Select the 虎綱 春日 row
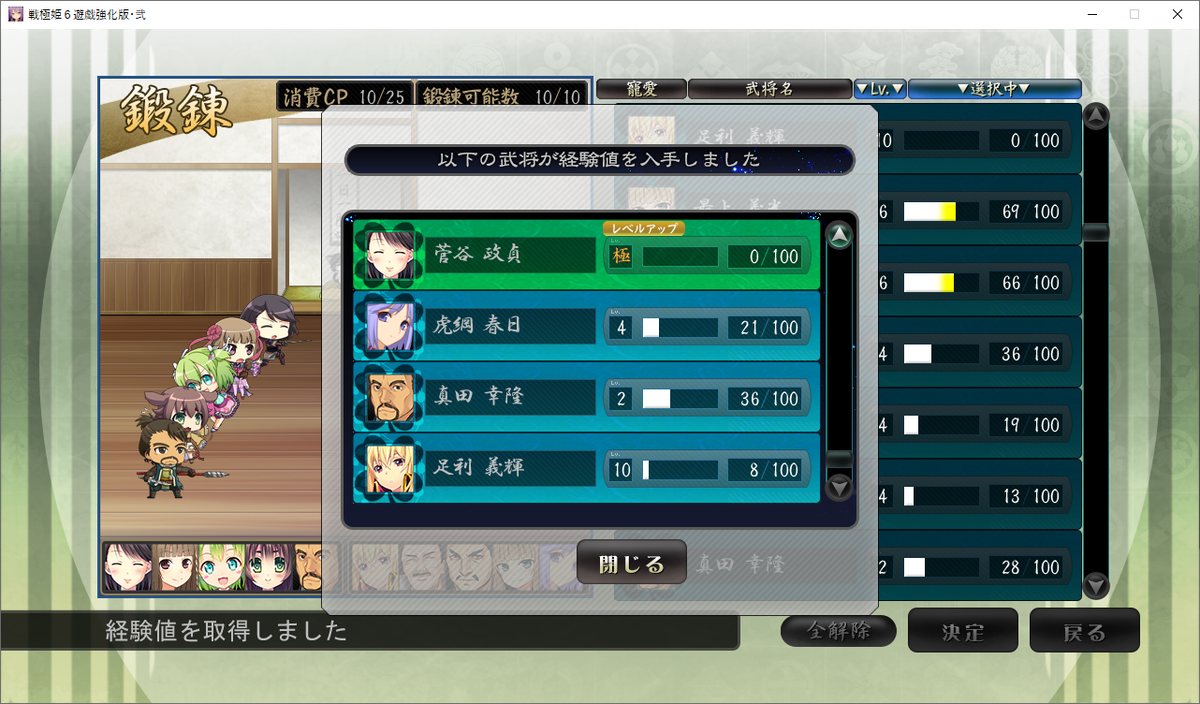1200x704 pixels. click(586, 327)
